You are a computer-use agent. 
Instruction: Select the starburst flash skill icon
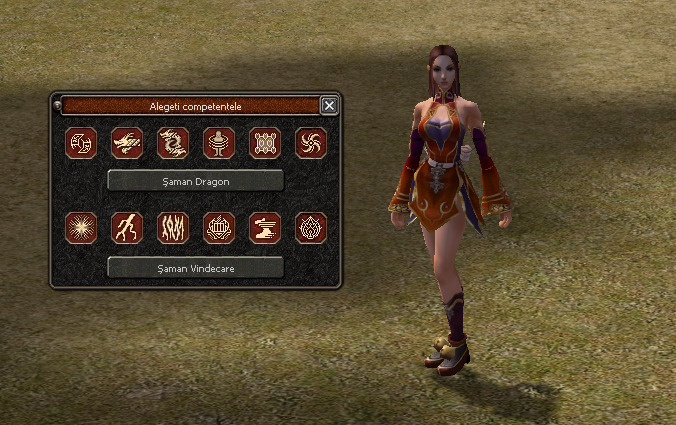(x=81, y=228)
